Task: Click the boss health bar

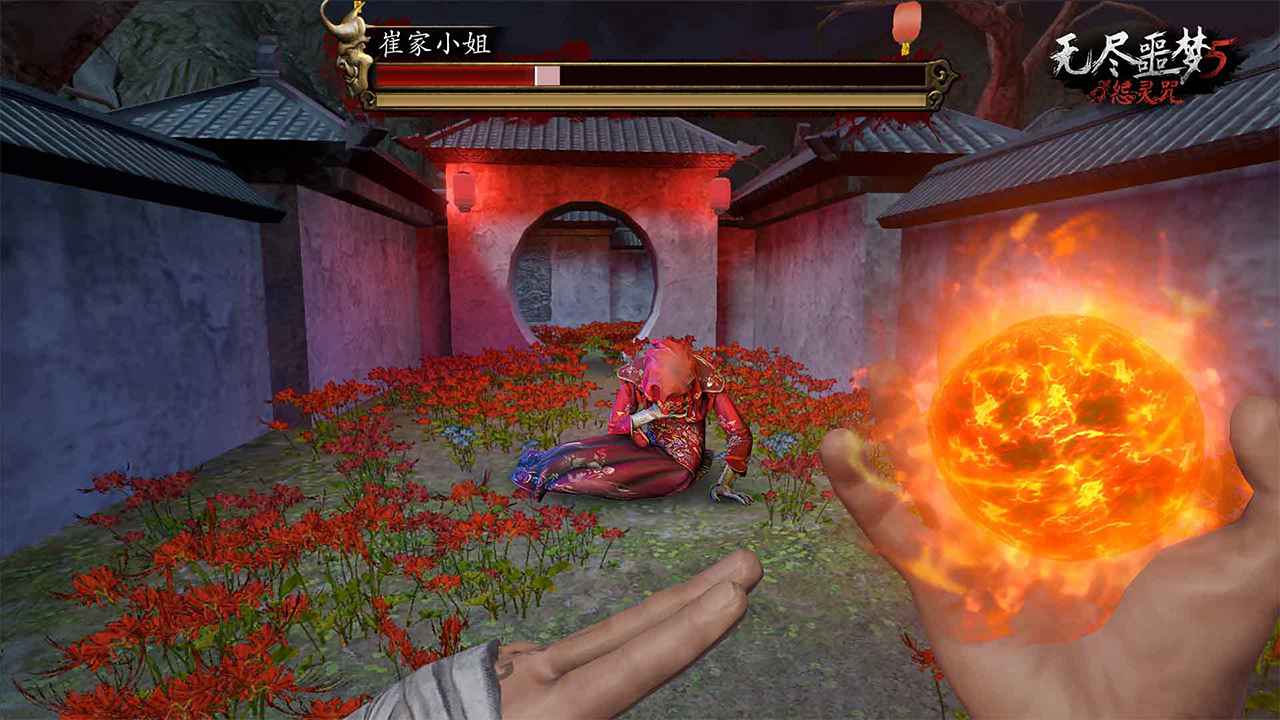Action: click(x=650, y=75)
